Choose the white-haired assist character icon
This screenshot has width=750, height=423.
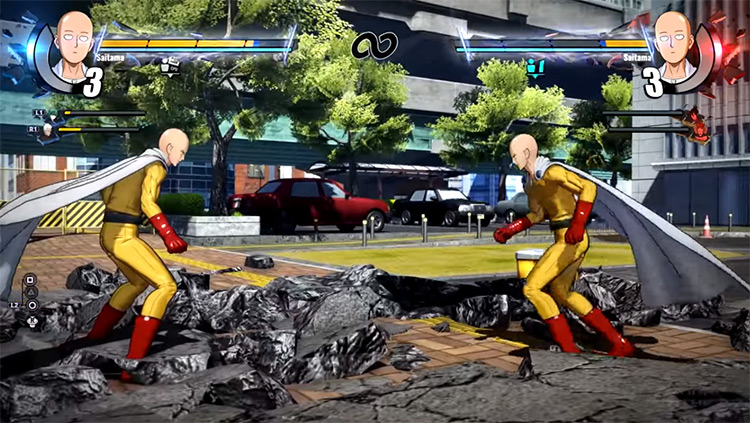click(47, 131)
